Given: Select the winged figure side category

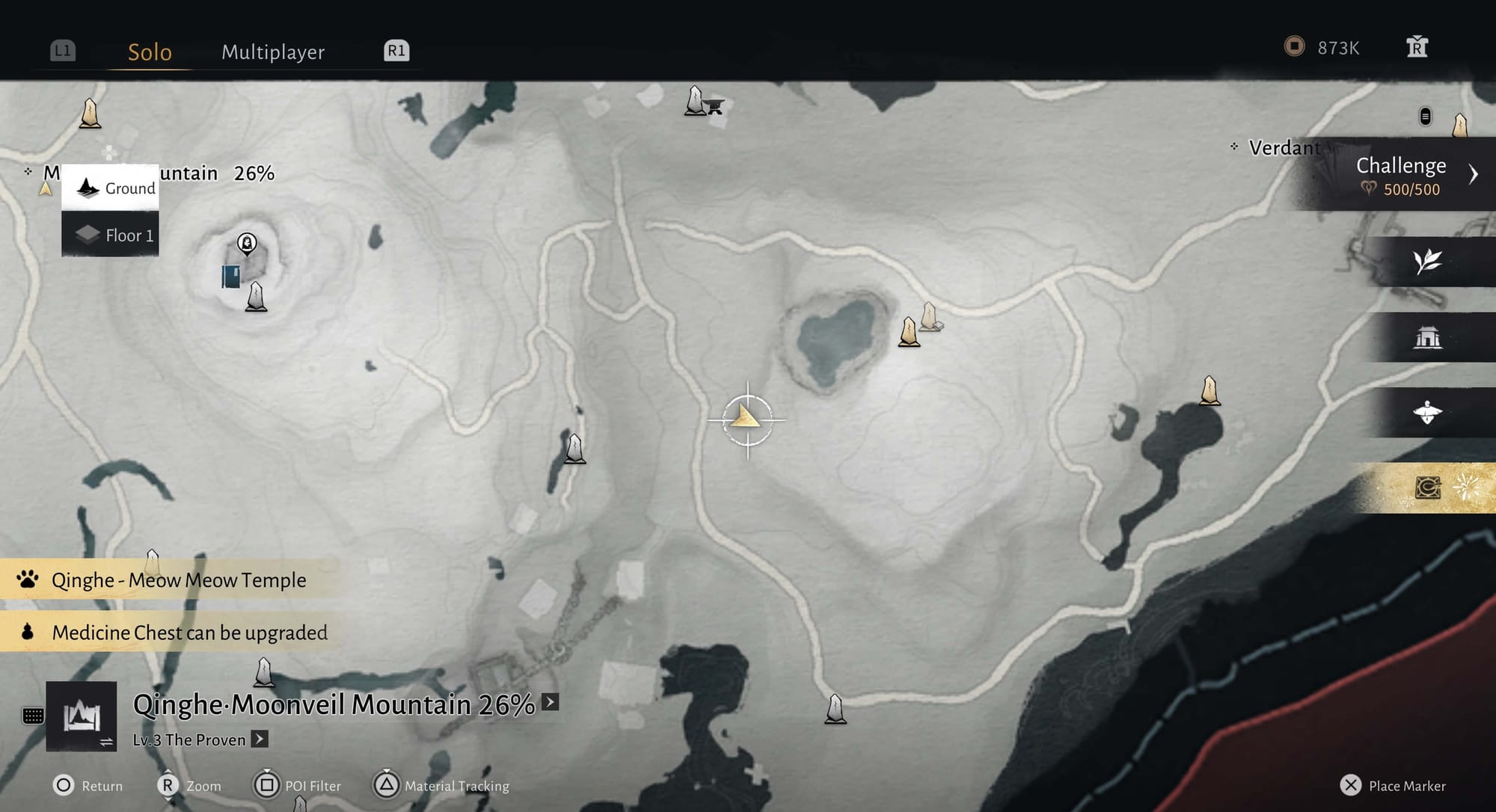Looking at the screenshot, I should [x=1427, y=412].
